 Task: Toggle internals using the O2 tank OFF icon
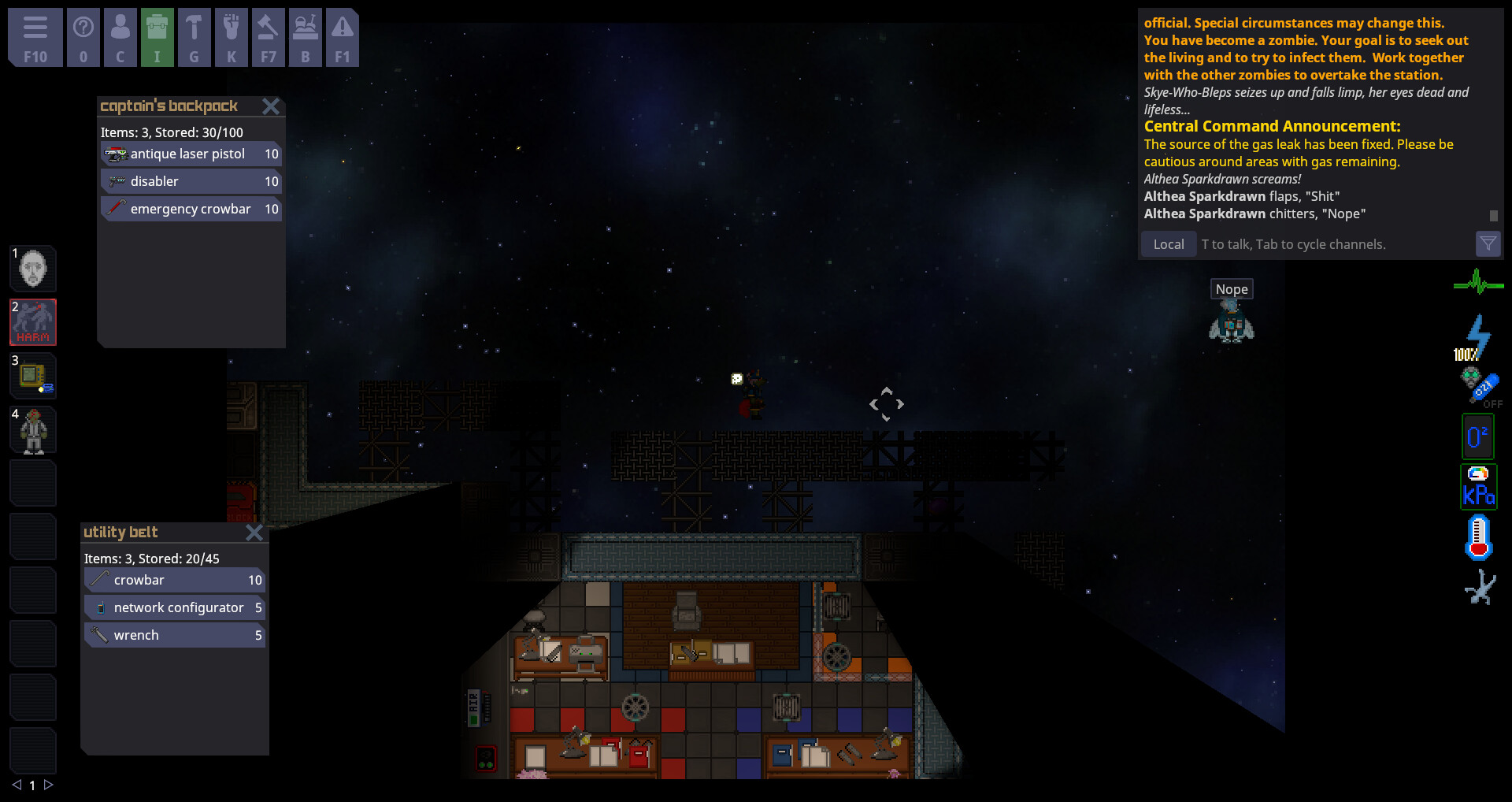1478,385
